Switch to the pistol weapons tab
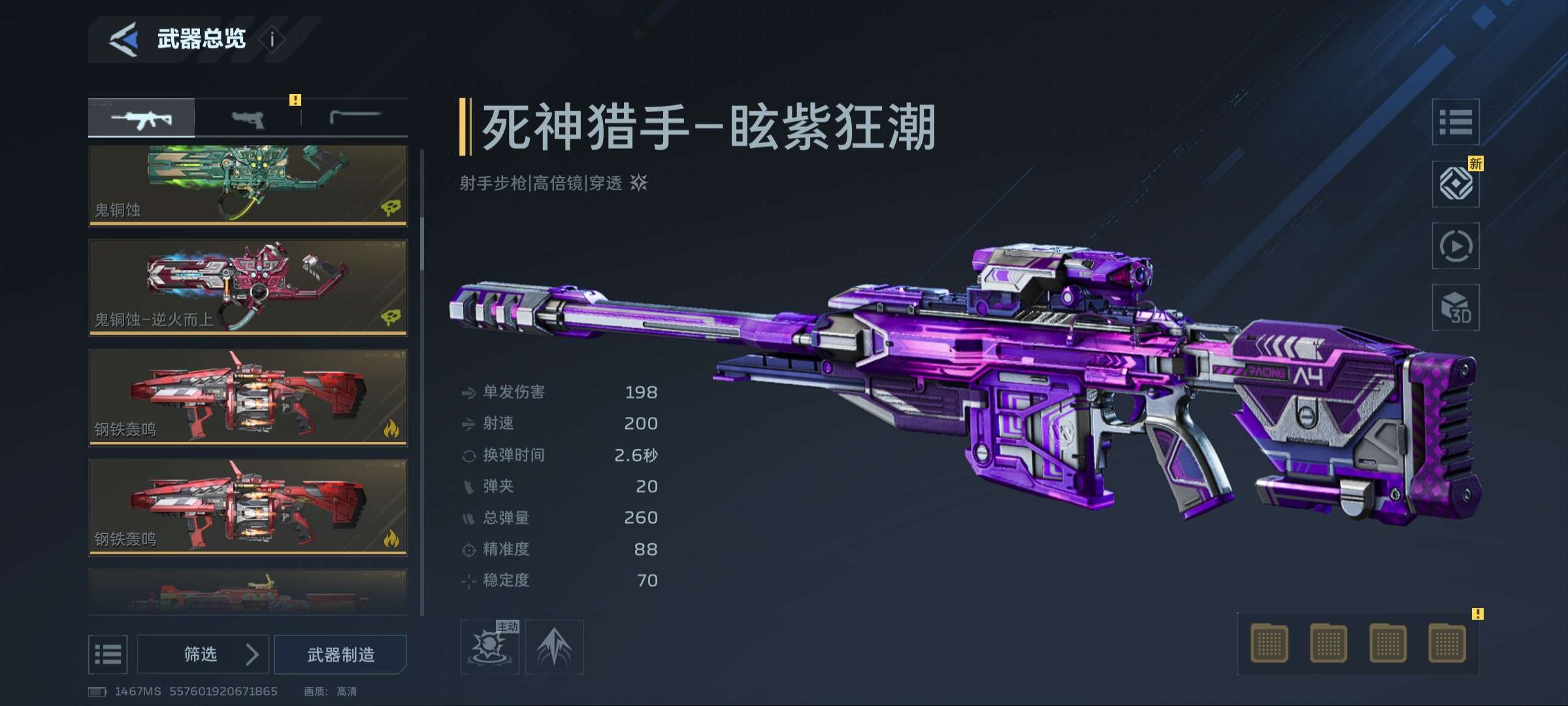Image resolution: width=1568 pixels, height=706 pixels. click(x=248, y=119)
